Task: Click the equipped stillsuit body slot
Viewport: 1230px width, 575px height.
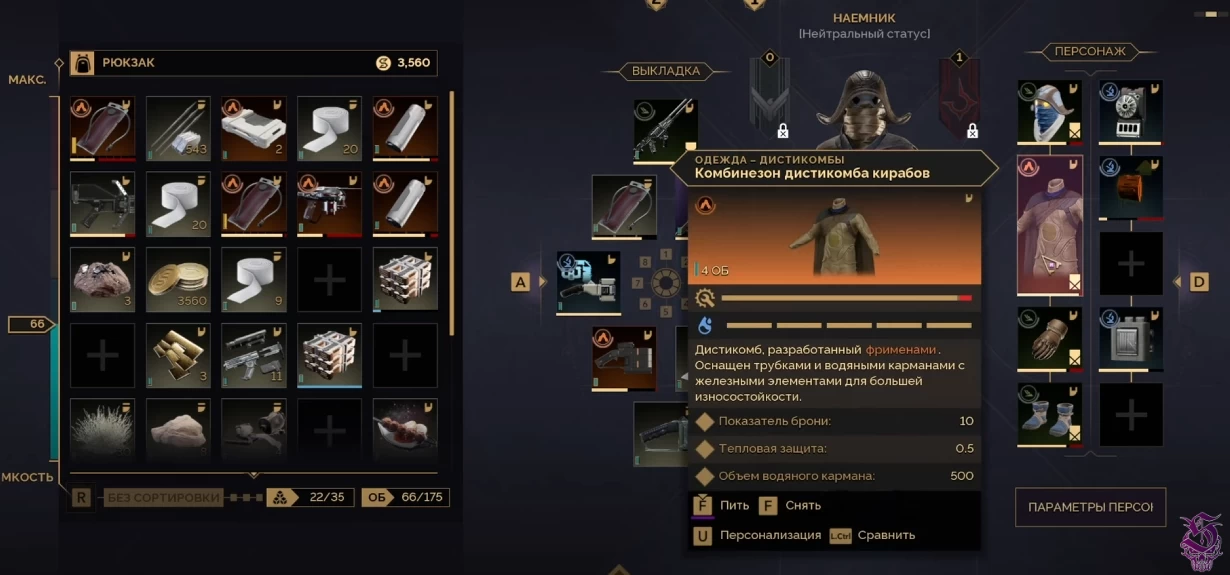Action: 1050,225
